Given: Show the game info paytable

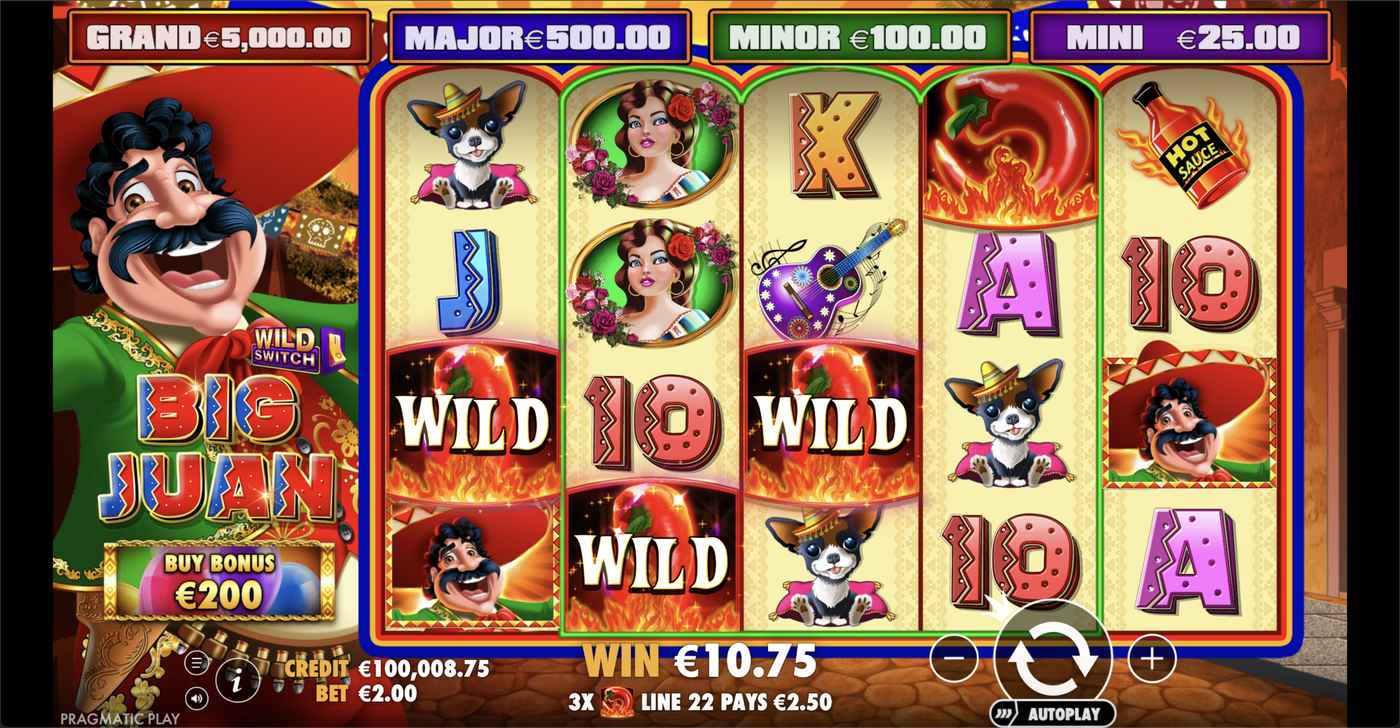Looking at the screenshot, I should point(237,682).
